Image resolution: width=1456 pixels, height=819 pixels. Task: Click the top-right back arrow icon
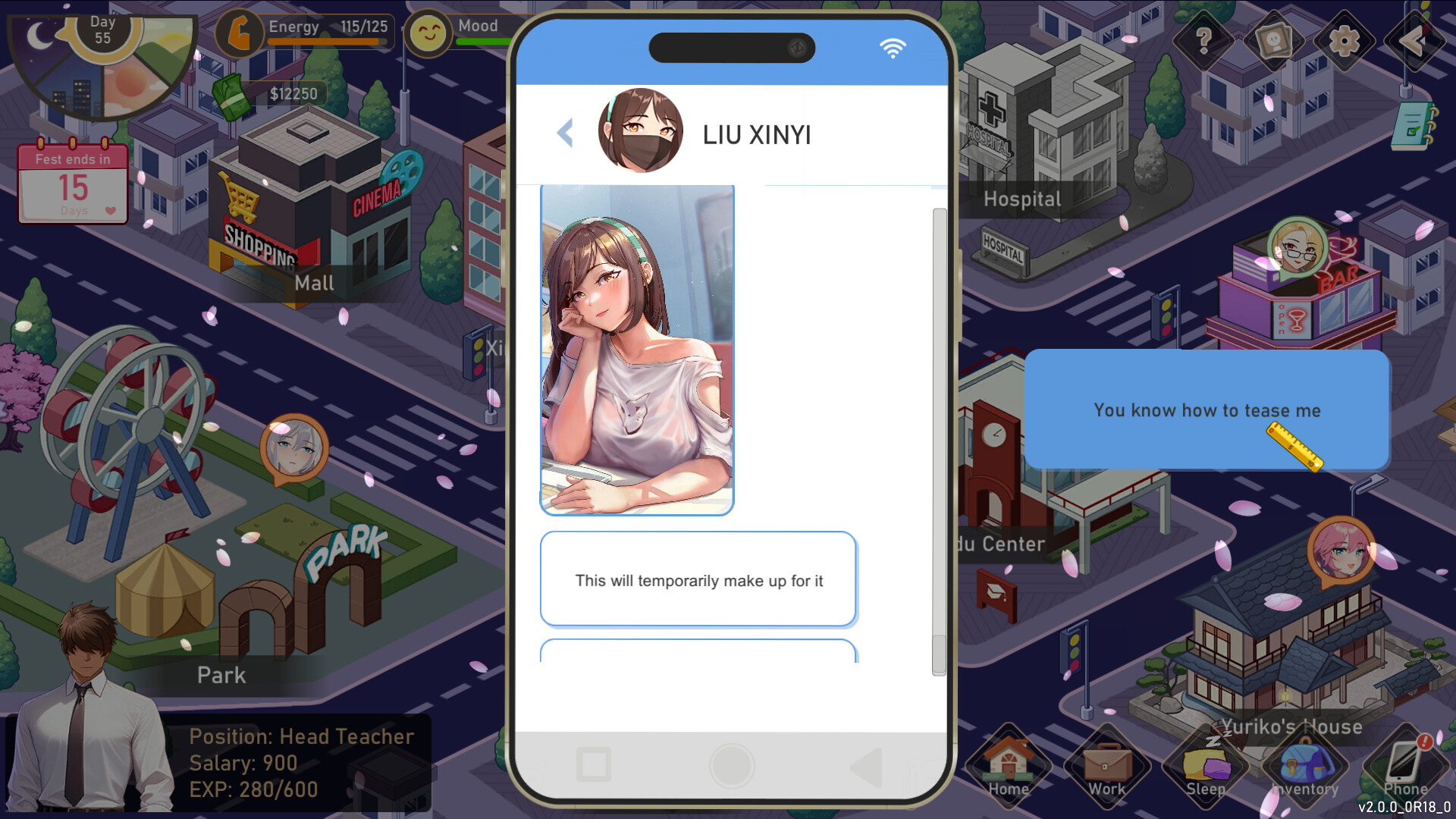coord(1414,42)
